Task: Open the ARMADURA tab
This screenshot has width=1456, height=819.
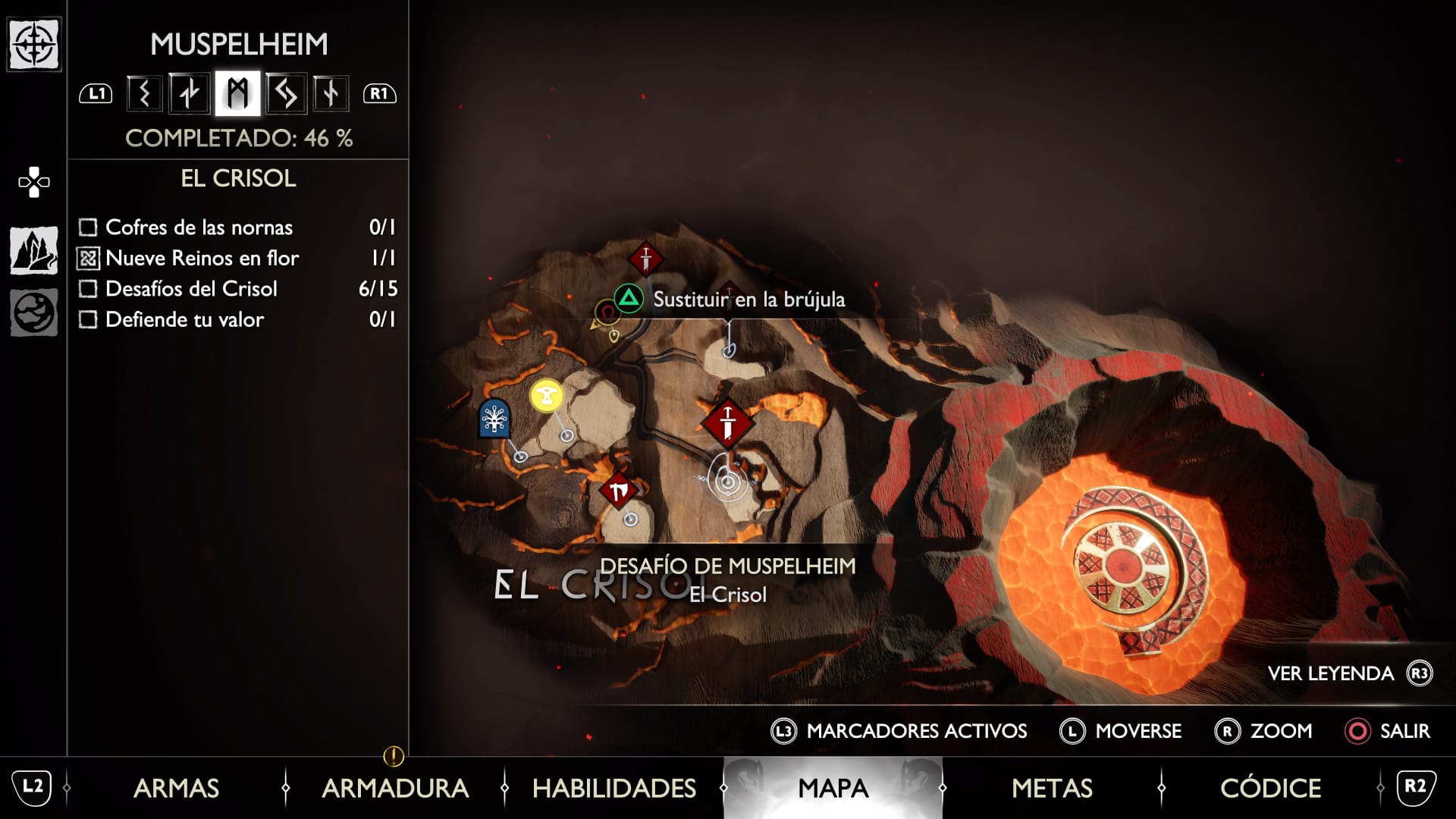Action: 395,788
